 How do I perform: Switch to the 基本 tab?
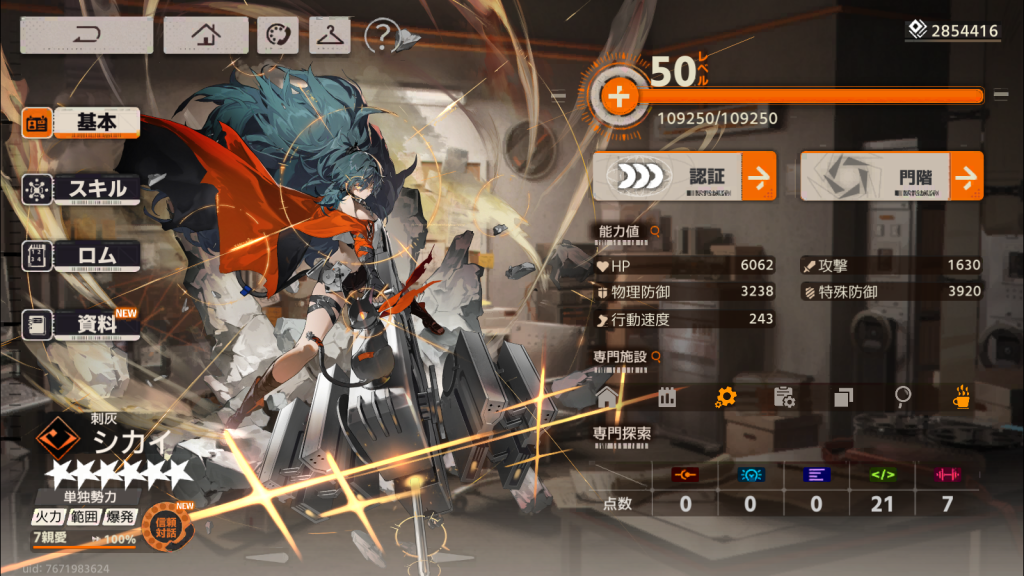pyautogui.click(x=82, y=123)
